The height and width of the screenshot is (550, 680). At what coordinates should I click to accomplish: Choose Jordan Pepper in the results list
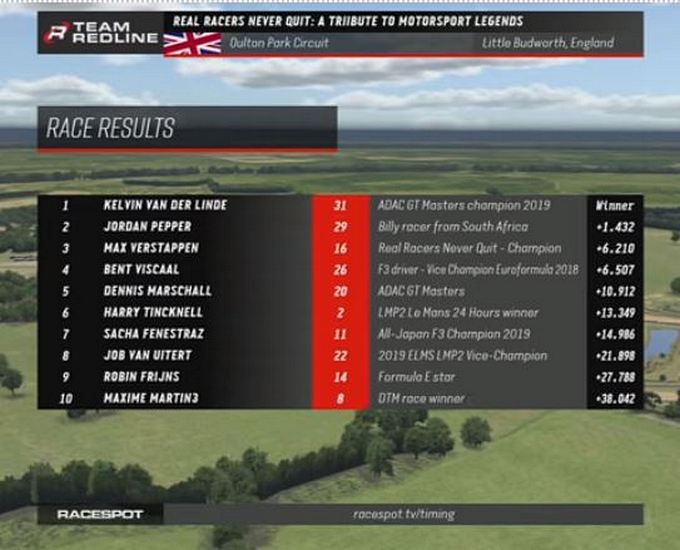tap(148, 227)
